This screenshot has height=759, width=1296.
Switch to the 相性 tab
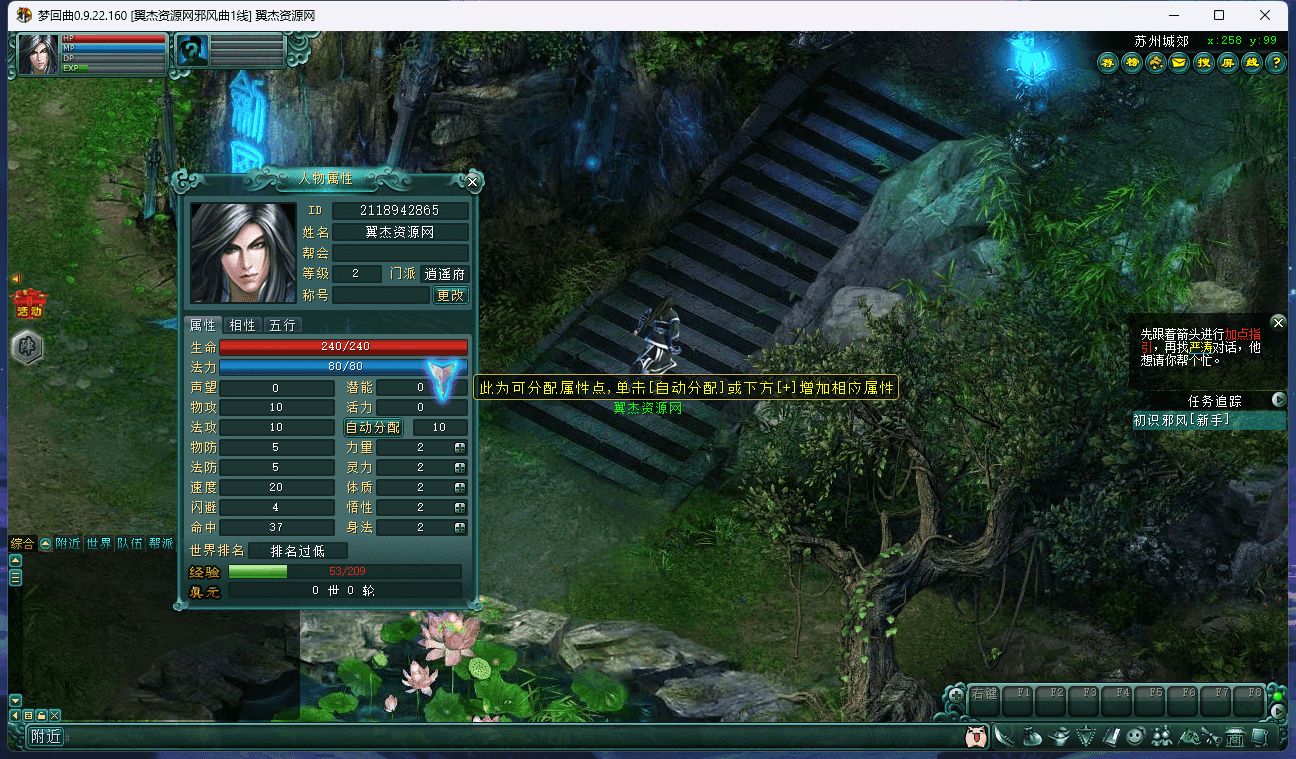tap(243, 325)
